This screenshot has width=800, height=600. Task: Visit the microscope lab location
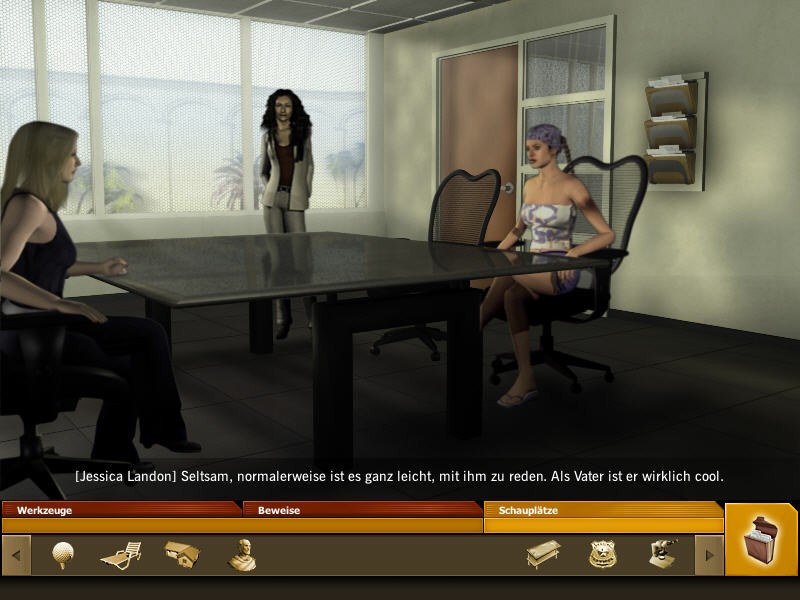tap(661, 554)
